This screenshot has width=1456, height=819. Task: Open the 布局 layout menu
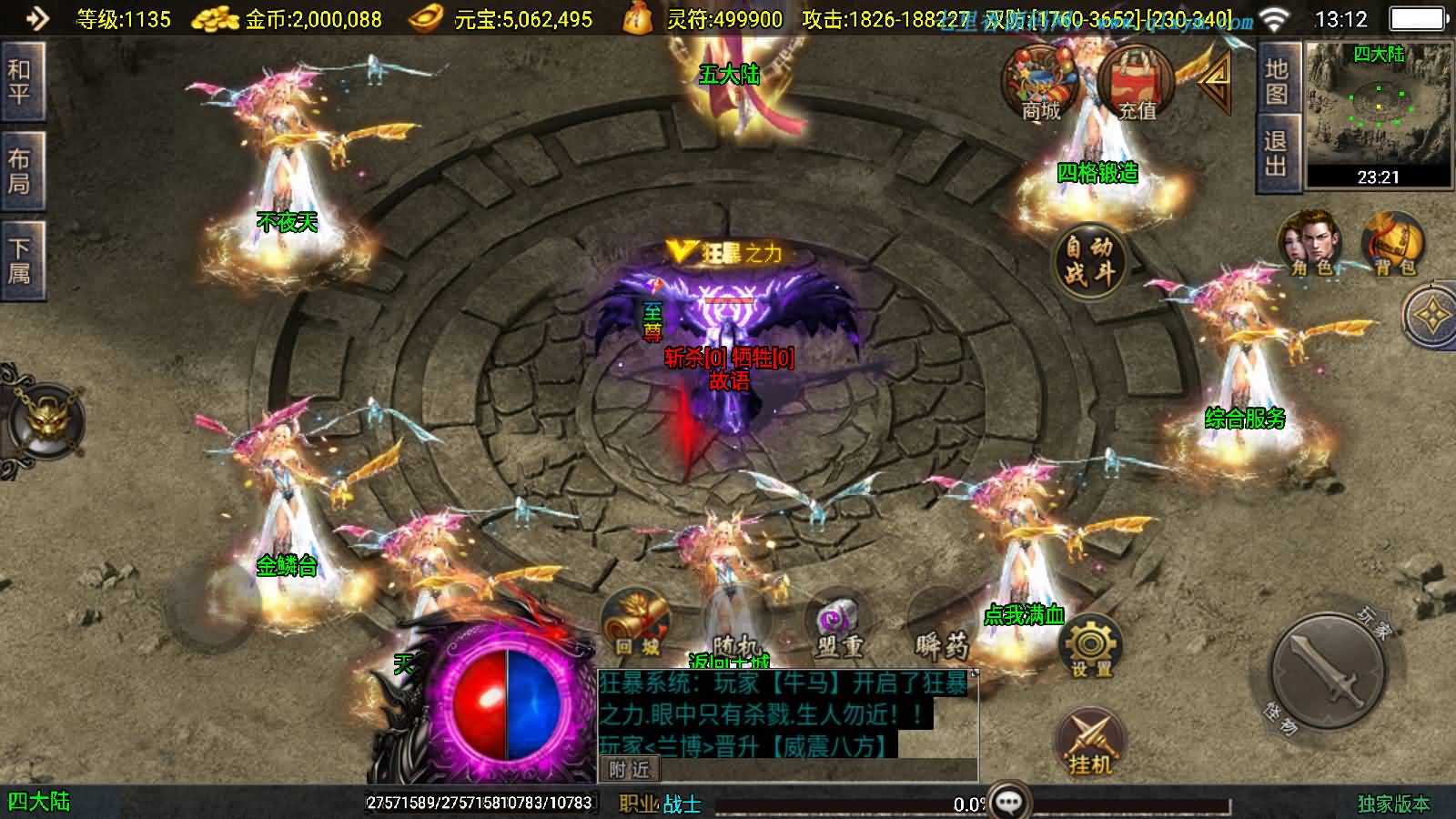[x=20, y=171]
